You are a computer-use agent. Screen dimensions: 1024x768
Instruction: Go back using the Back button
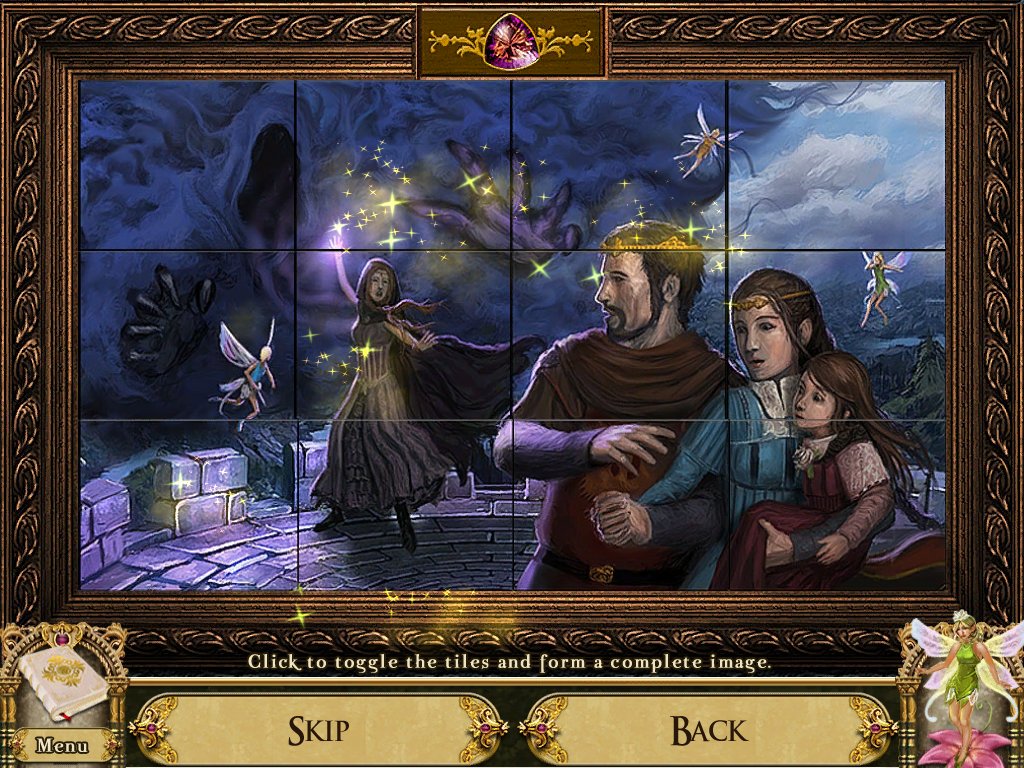tap(708, 730)
